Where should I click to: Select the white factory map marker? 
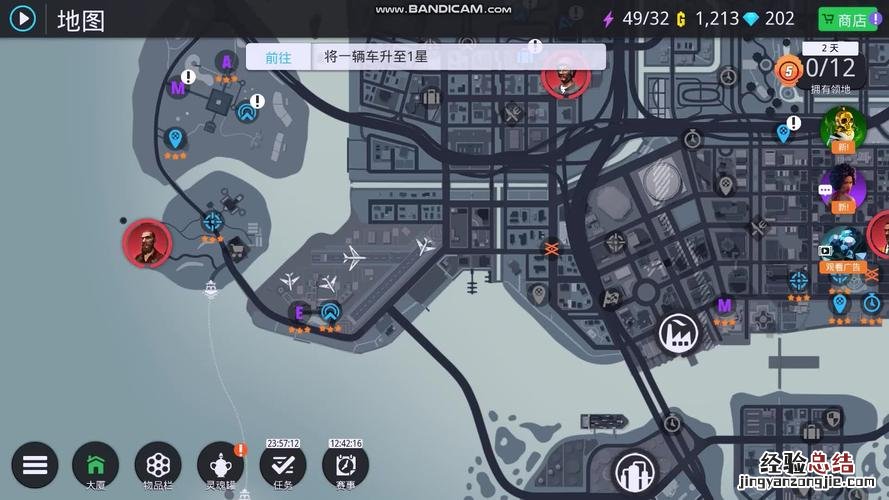[677, 331]
